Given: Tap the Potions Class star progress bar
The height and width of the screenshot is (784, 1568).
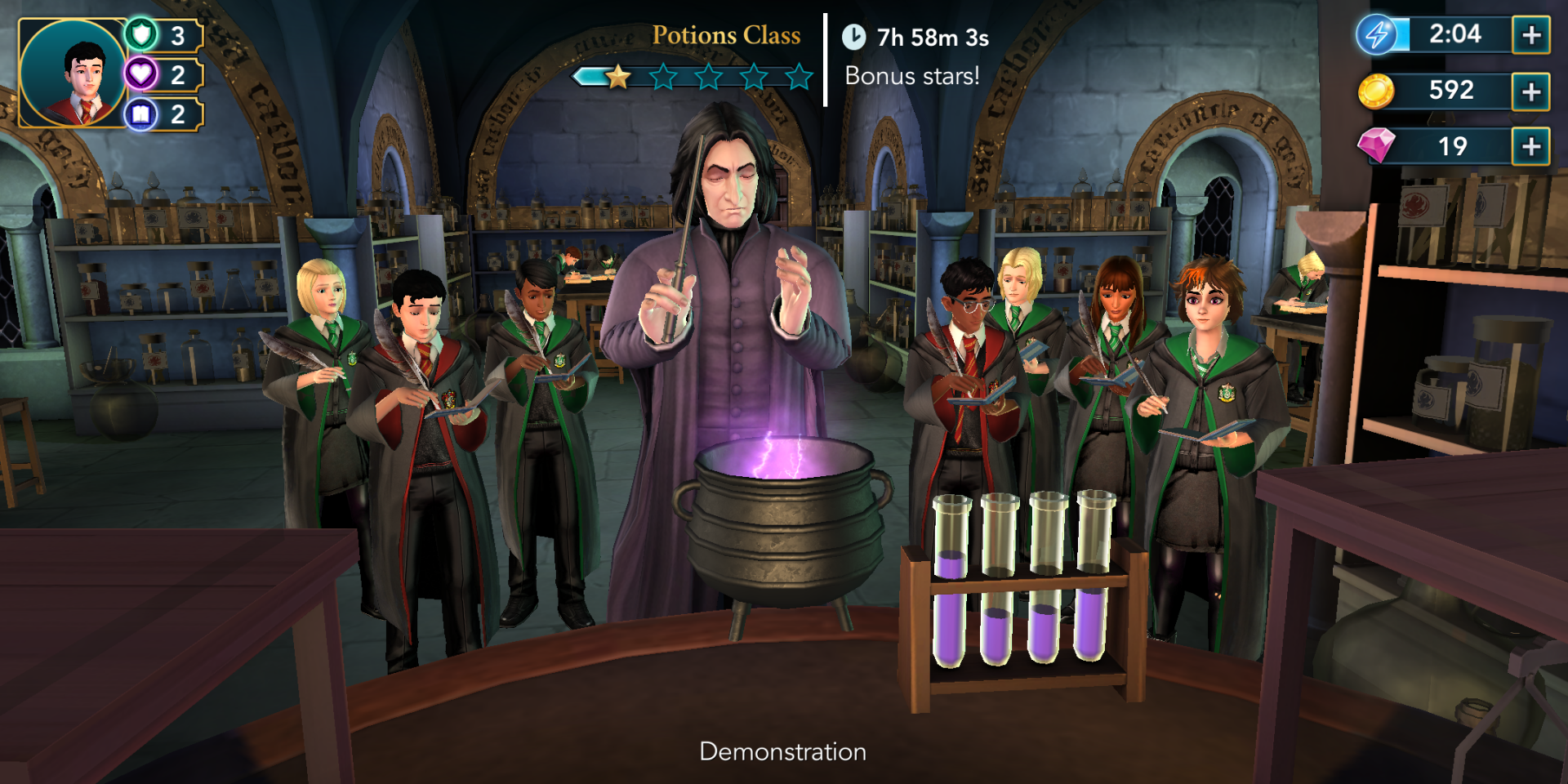Looking at the screenshot, I should pos(694,77).
